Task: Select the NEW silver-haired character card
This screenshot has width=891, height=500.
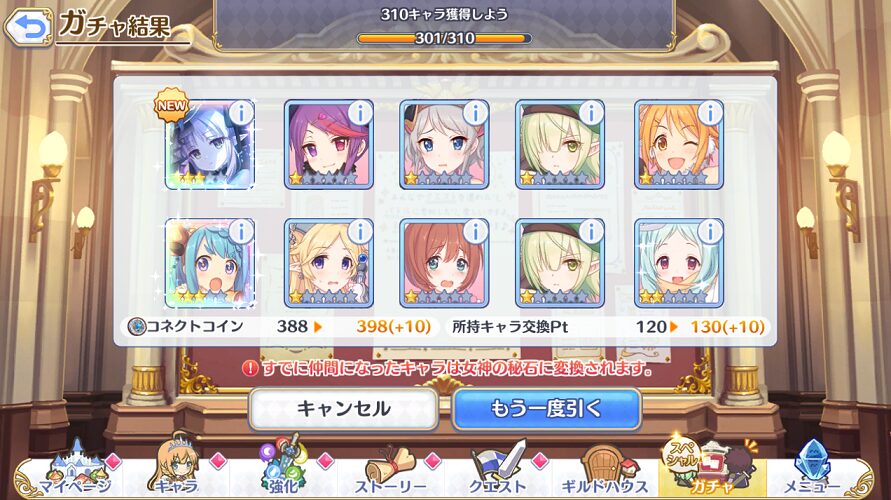Action: (x=209, y=145)
